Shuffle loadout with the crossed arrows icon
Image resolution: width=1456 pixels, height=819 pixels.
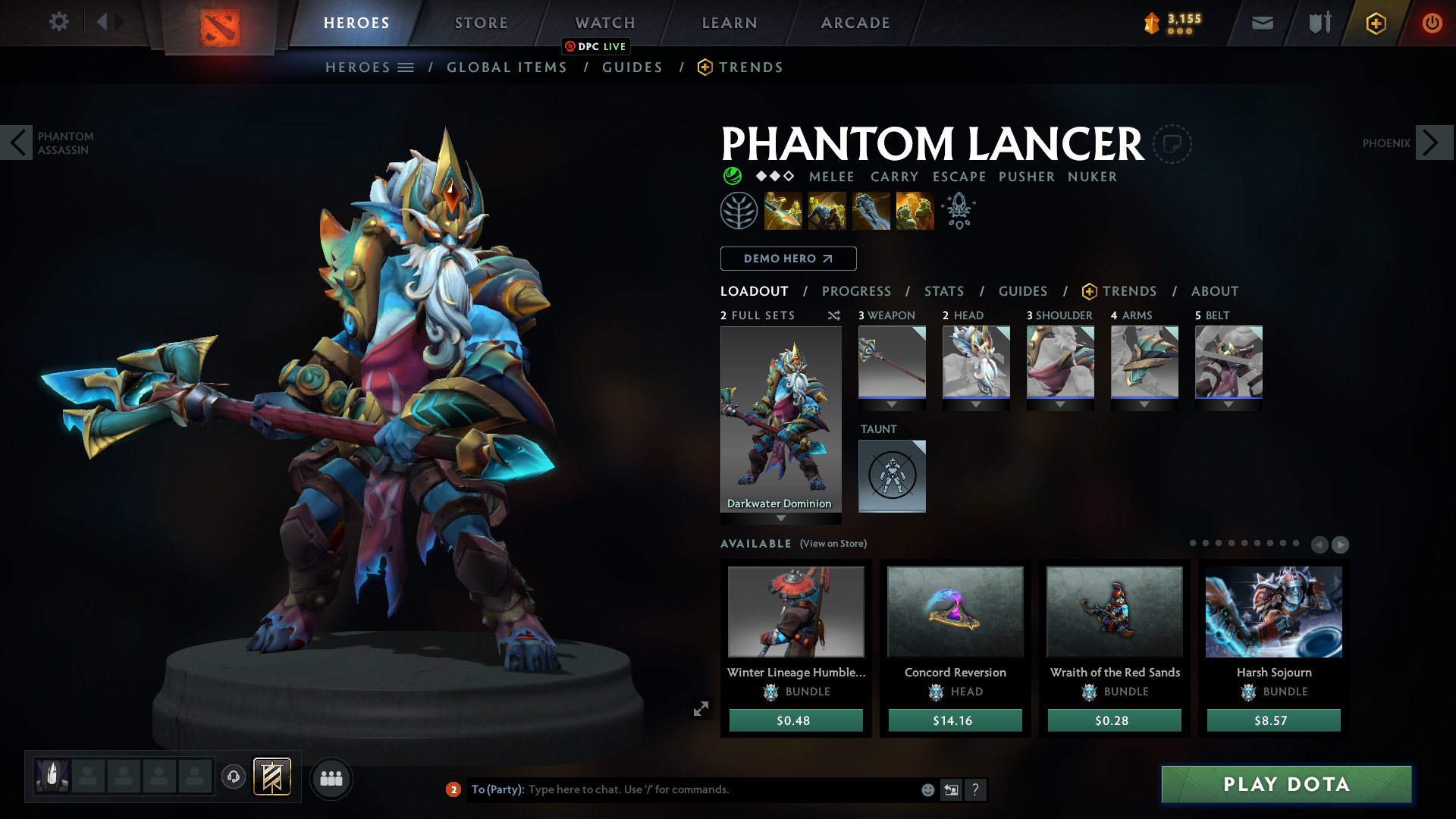coord(833,315)
